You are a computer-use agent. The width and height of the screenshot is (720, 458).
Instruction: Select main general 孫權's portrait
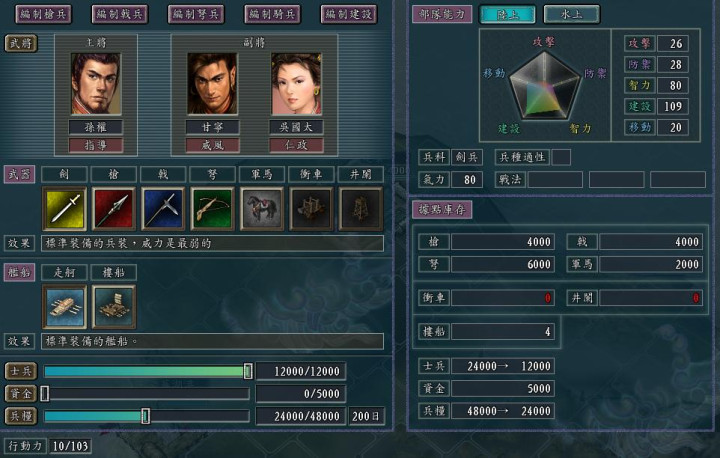pyautogui.click(x=95, y=84)
